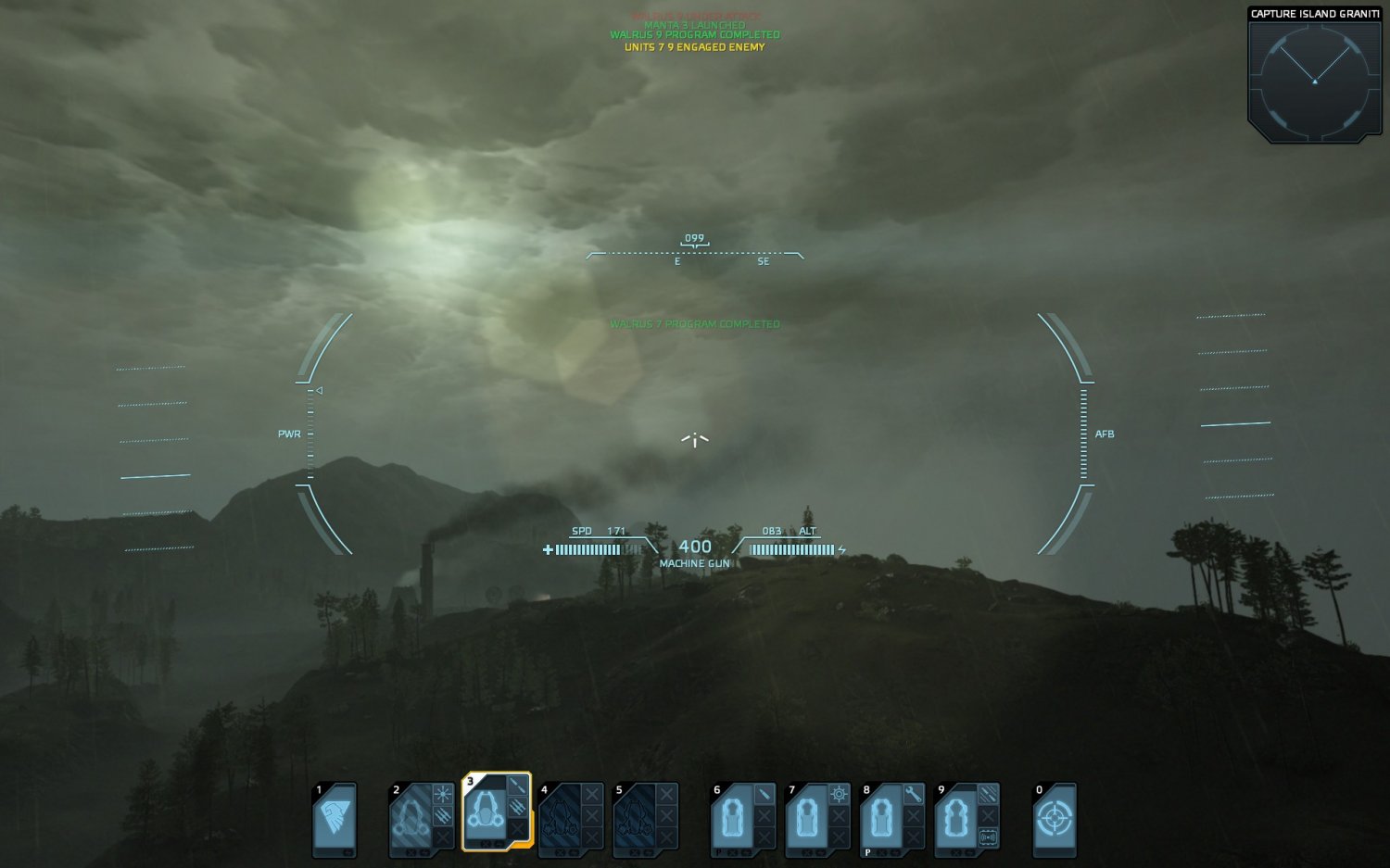Click the sonar emitter icon on Walrus 9
The width and height of the screenshot is (1390, 868).
coord(988,835)
